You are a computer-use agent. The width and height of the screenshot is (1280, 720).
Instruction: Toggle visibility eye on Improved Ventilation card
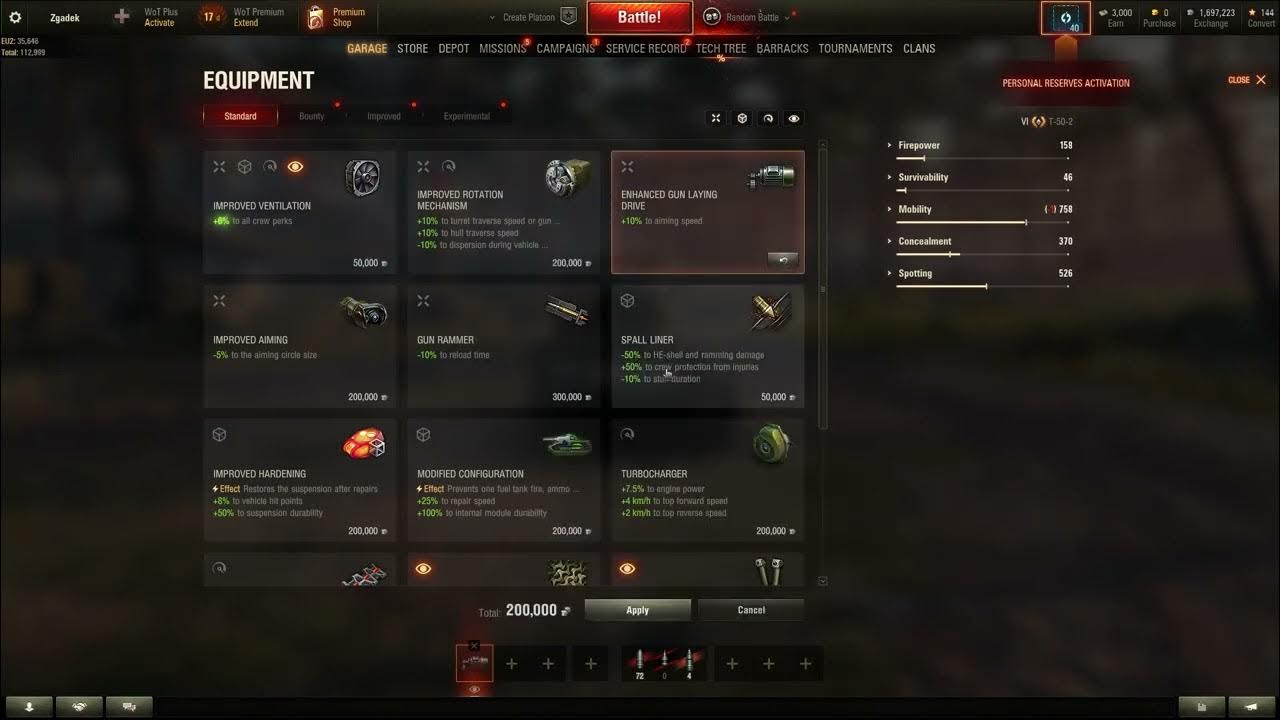coord(294,166)
